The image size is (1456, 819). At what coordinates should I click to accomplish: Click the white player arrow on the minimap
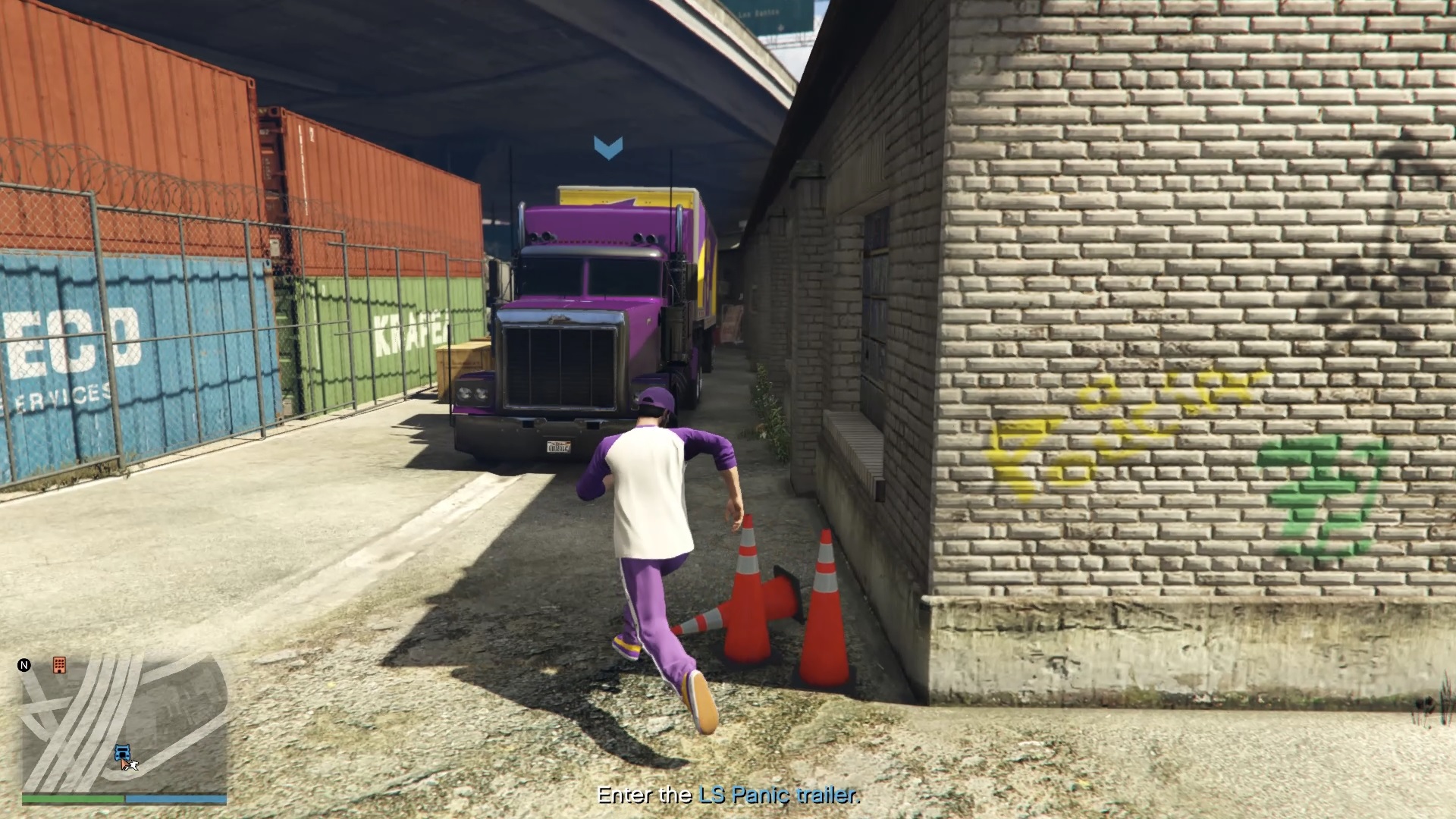coord(135,766)
